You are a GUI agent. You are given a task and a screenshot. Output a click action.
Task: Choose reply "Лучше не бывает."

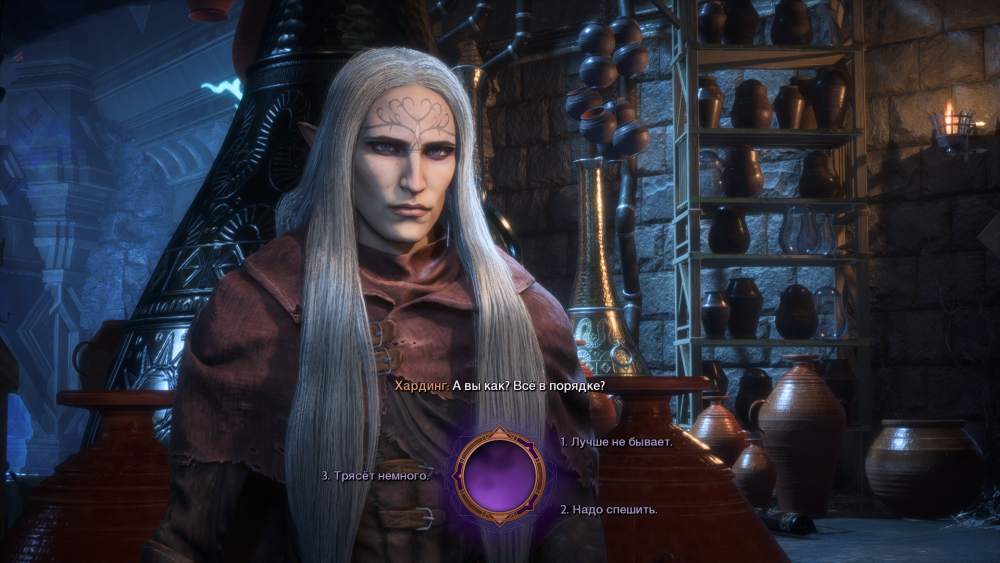(616, 441)
